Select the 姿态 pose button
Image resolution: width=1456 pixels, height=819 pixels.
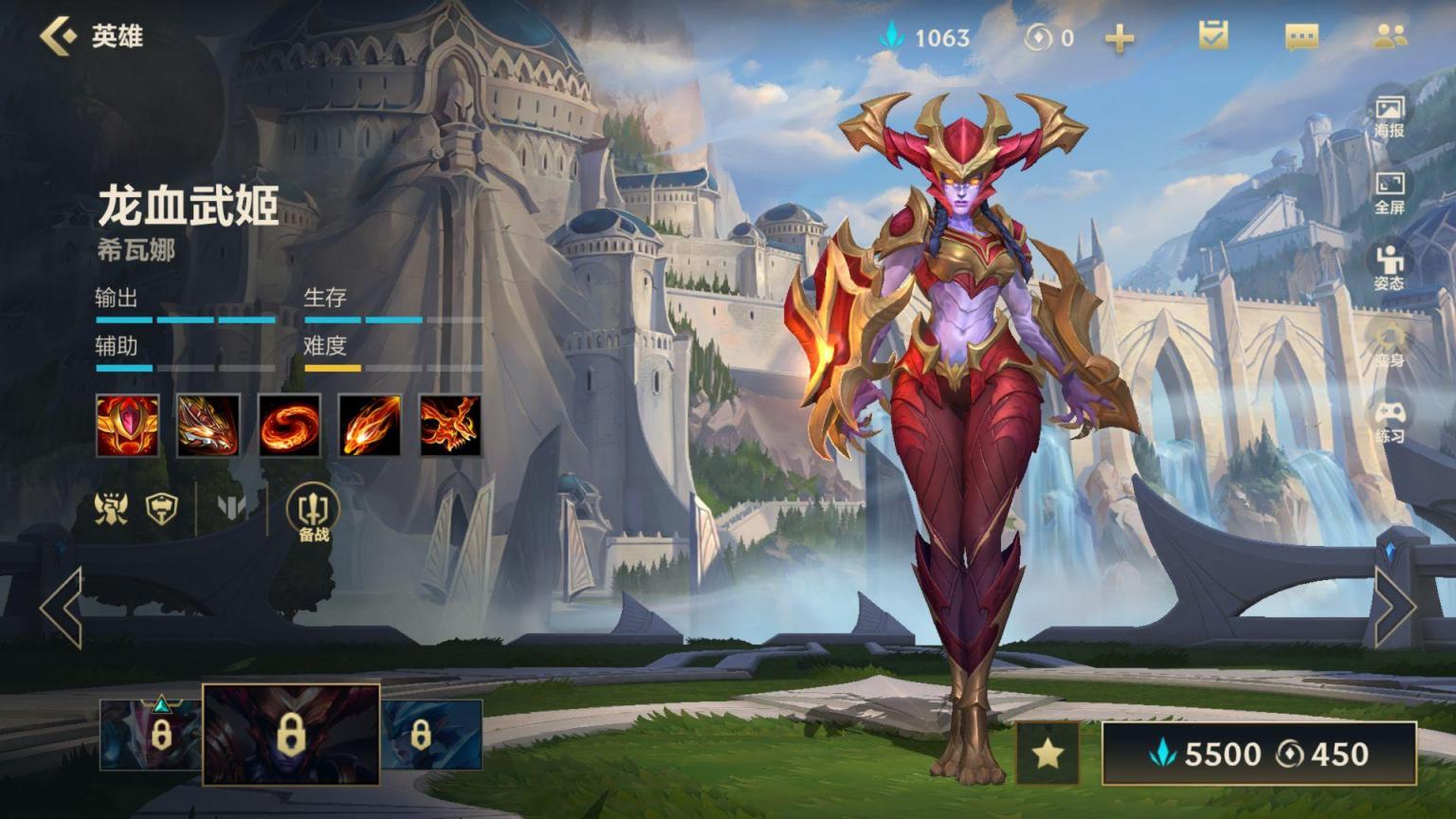click(x=1389, y=267)
